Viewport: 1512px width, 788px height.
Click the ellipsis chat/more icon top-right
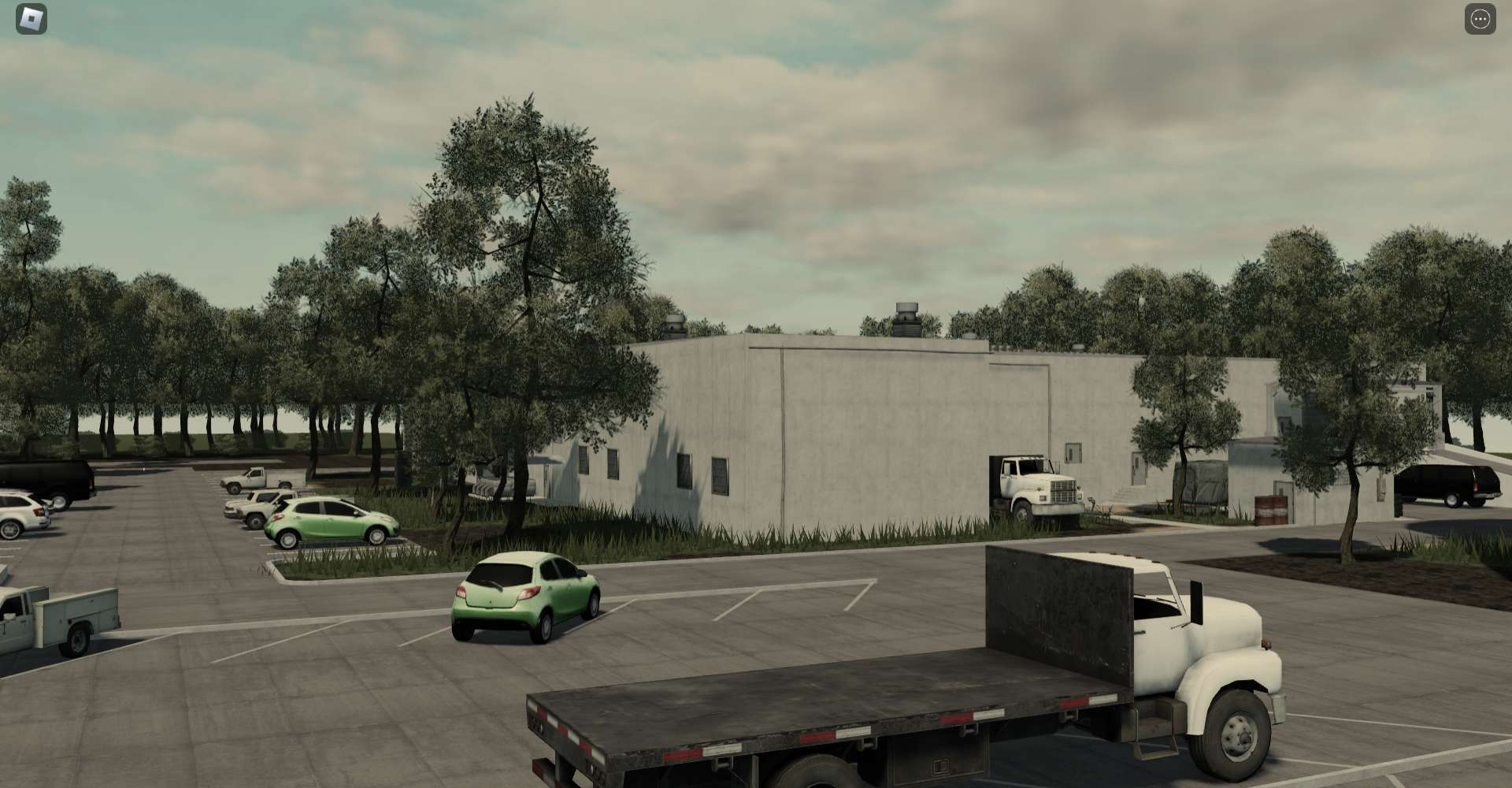coord(1479,17)
